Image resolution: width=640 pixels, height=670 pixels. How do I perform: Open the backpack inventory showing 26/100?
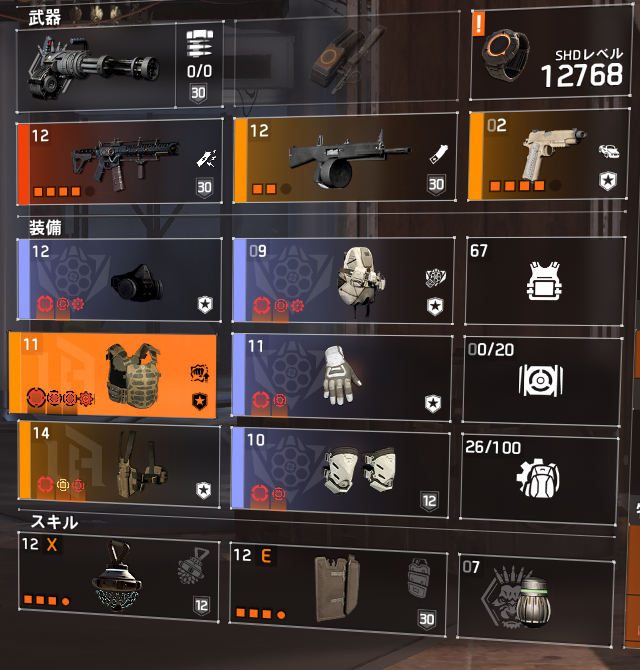click(541, 463)
